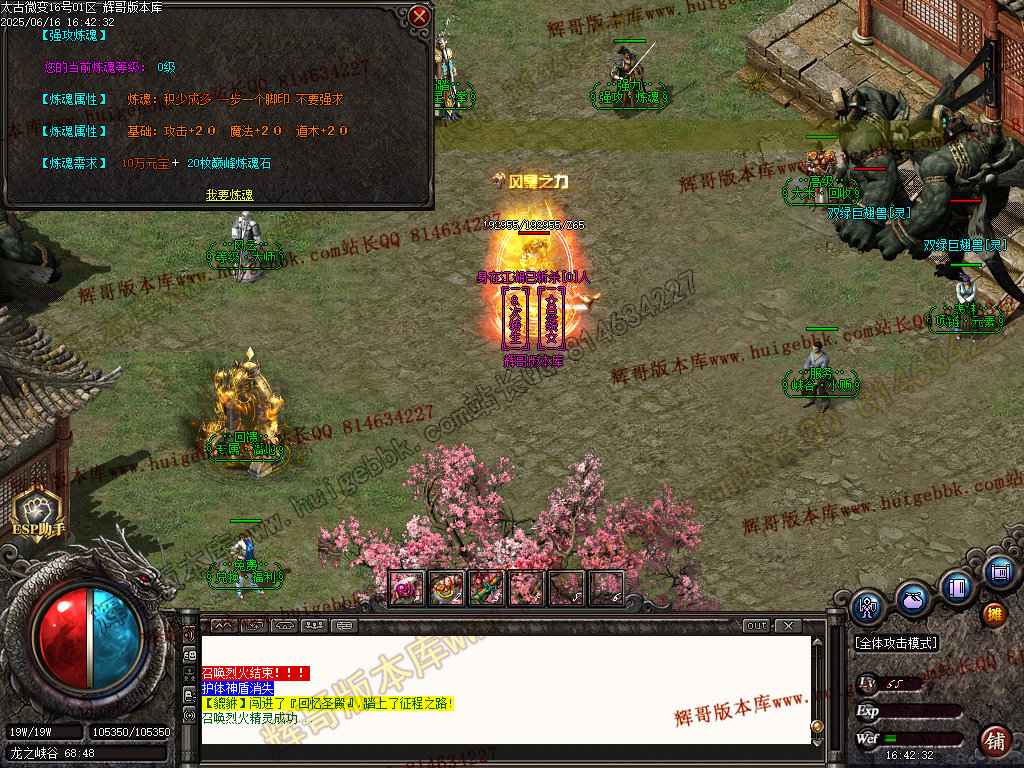
Task: Close the chat window with X
Action: click(x=788, y=626)
